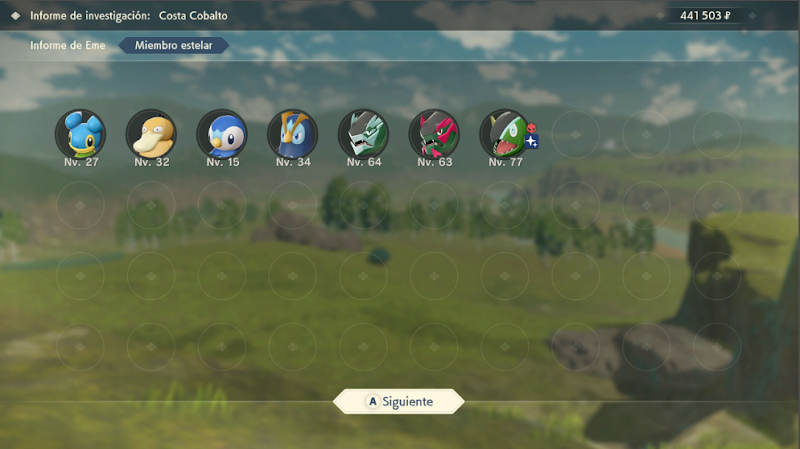Switch to the Informe de Eme tab

pyautogui.click(x=63, y=45)
